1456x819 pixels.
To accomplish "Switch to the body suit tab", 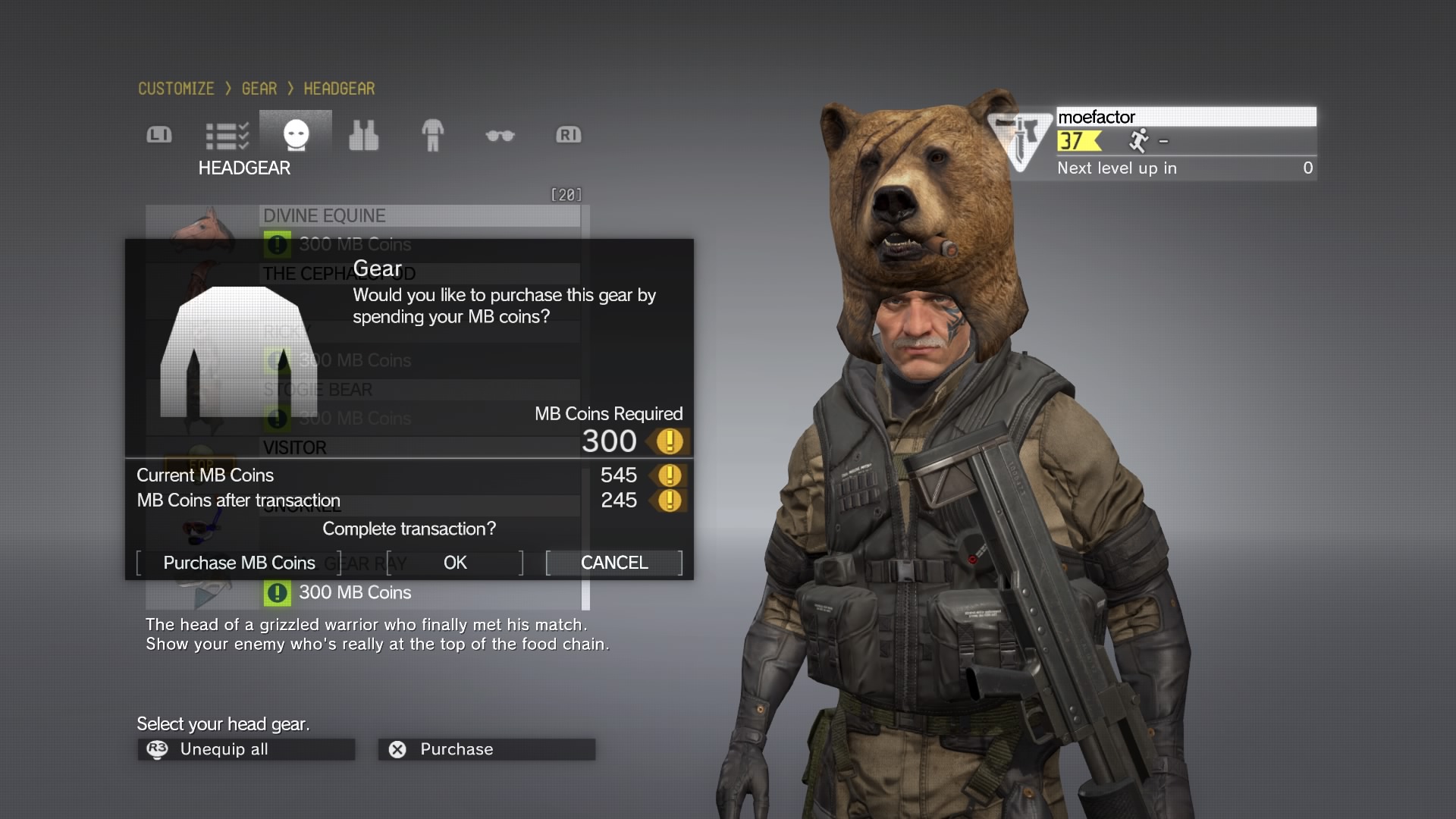I will (x=432, y=136).
